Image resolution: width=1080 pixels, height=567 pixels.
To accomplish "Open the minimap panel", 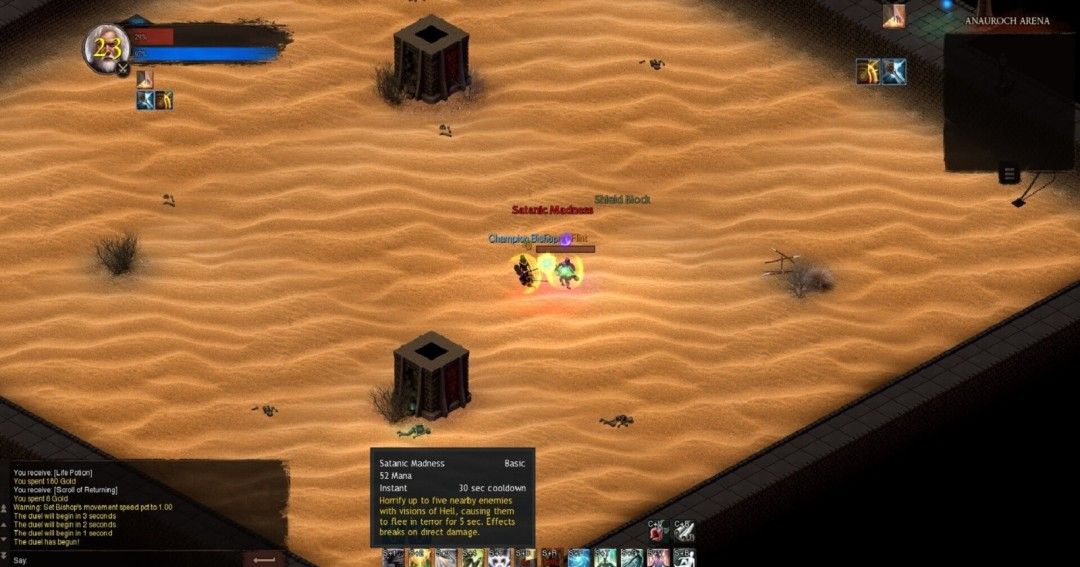I will tap(1010, 101).
